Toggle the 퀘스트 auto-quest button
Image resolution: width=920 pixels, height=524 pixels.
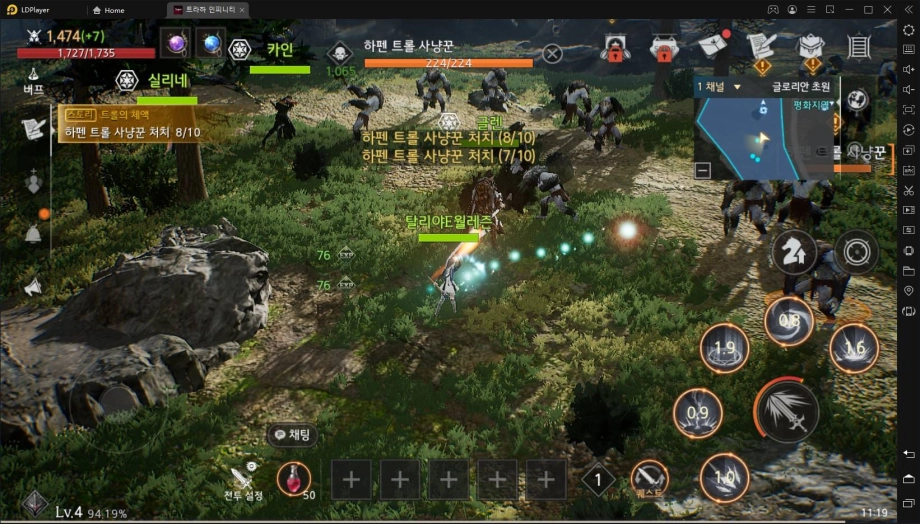tap(649, 480)
